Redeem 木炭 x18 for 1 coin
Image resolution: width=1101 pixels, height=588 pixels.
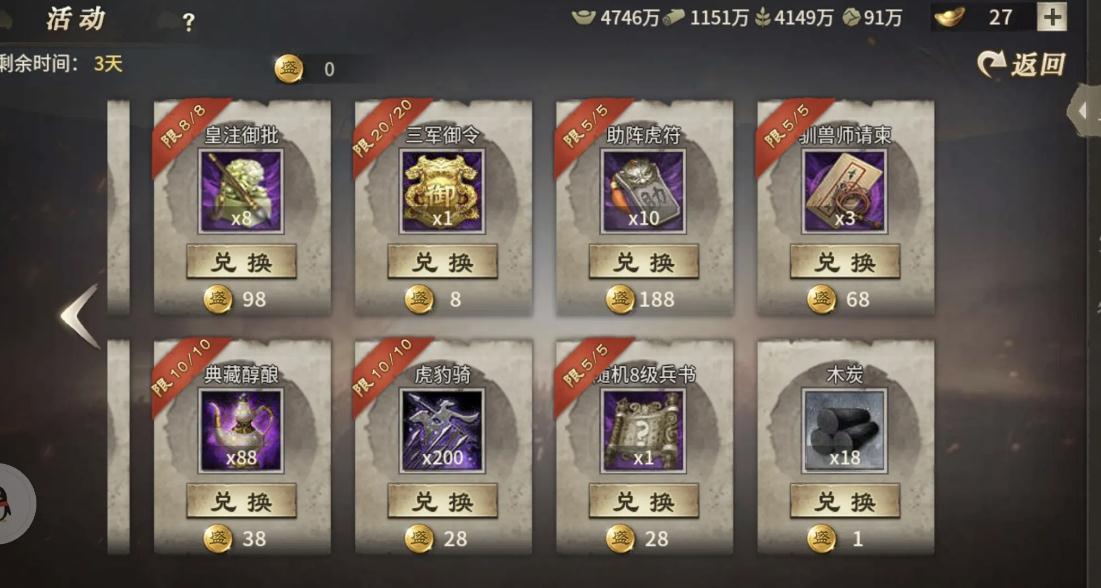[x=844, y=501]
